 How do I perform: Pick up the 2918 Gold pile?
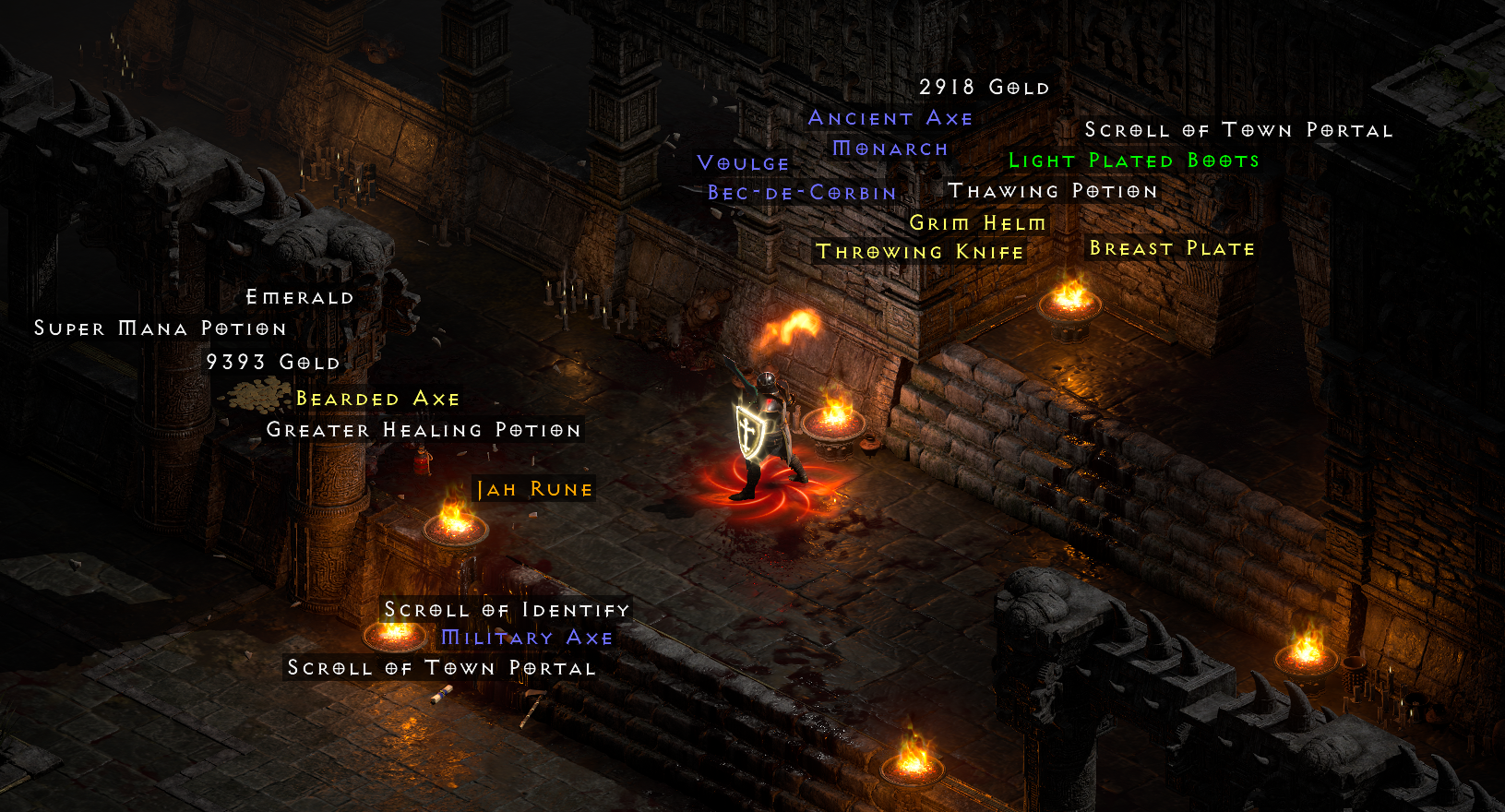pyautogui.click(x=985, y=87)
